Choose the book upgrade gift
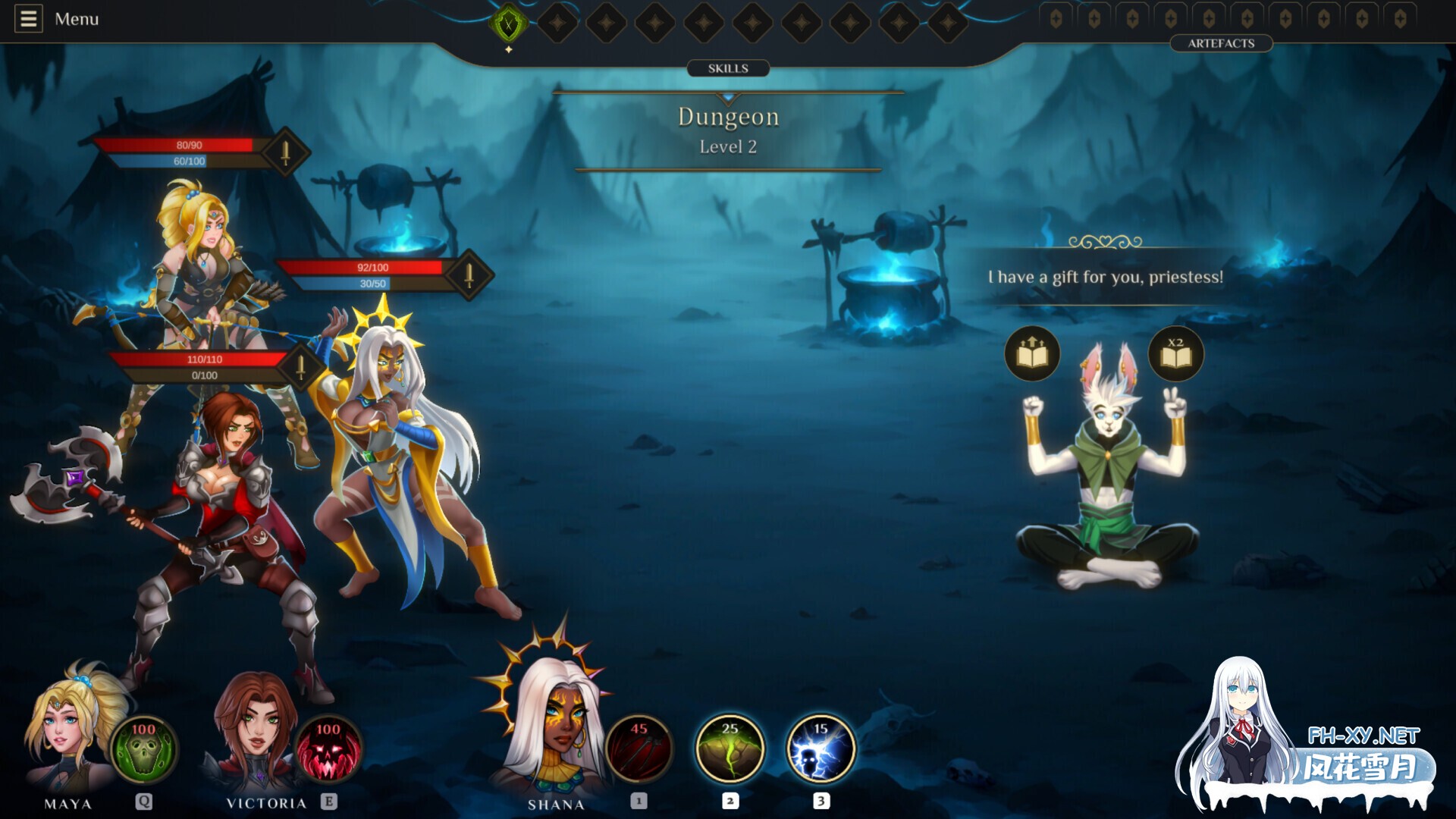This screenshot has width=1456, height=819. (1032, 353)
